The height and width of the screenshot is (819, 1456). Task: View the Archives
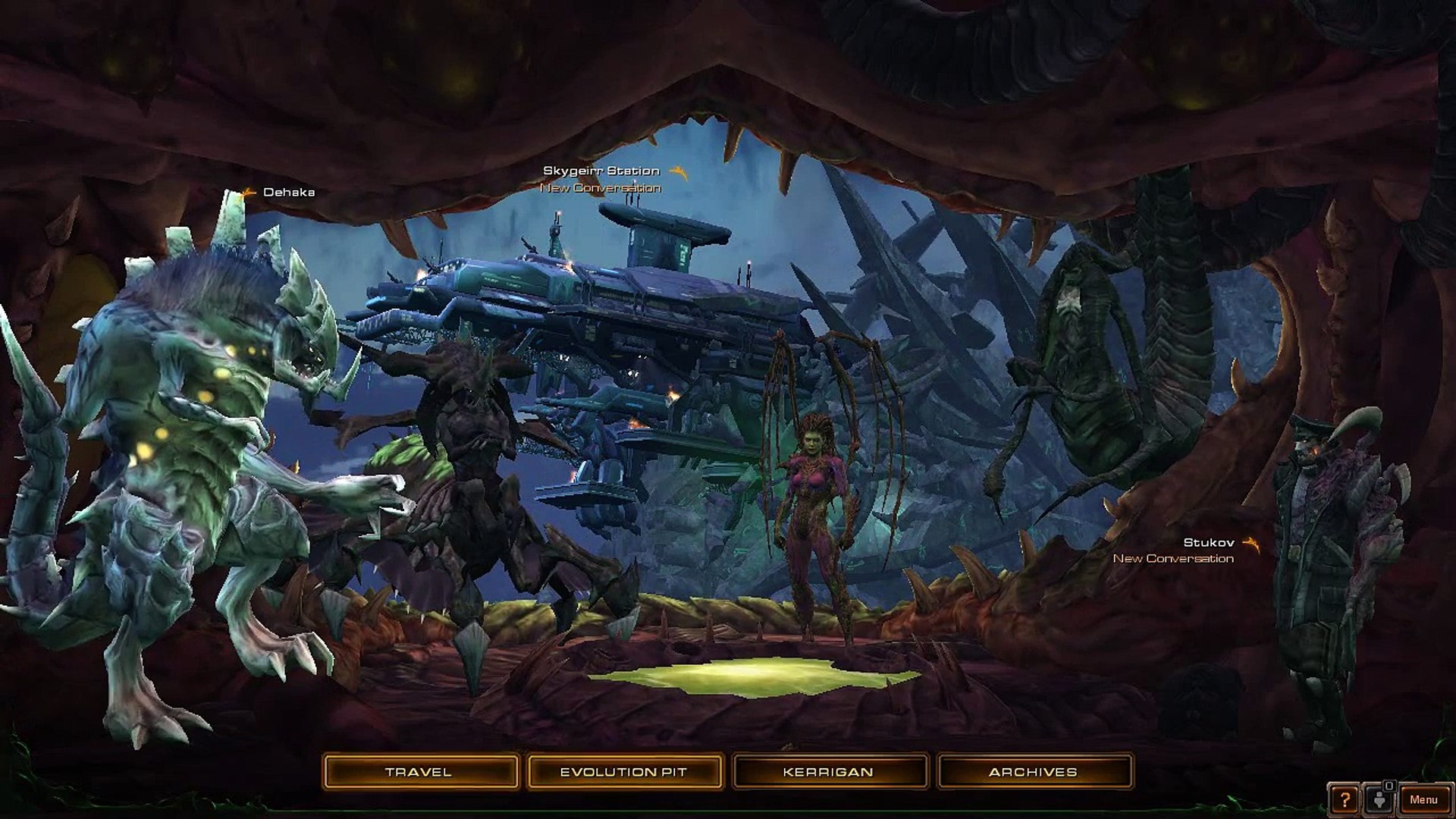(1033, 772)
